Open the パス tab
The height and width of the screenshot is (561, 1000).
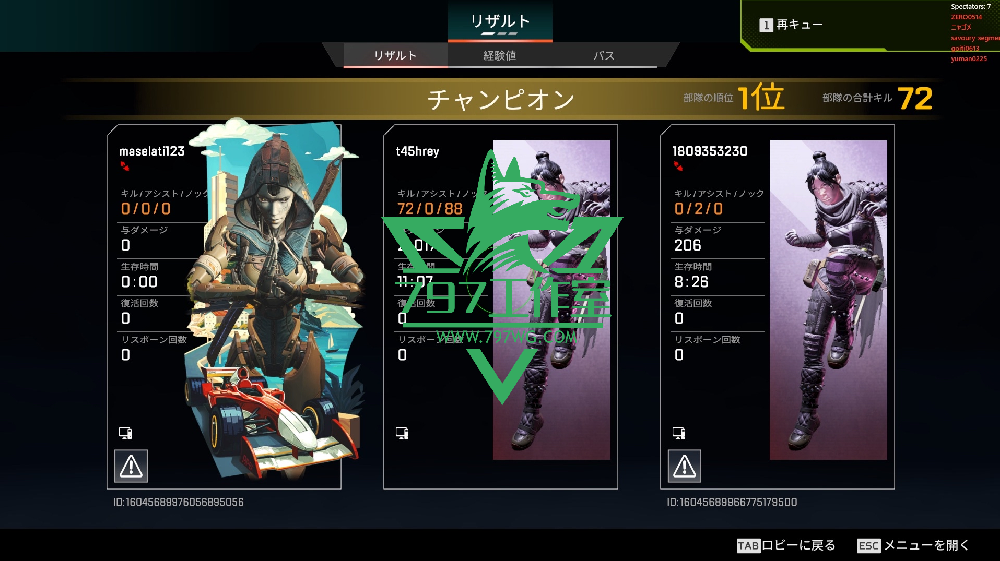pyautogui.click(x=604, y=56)
